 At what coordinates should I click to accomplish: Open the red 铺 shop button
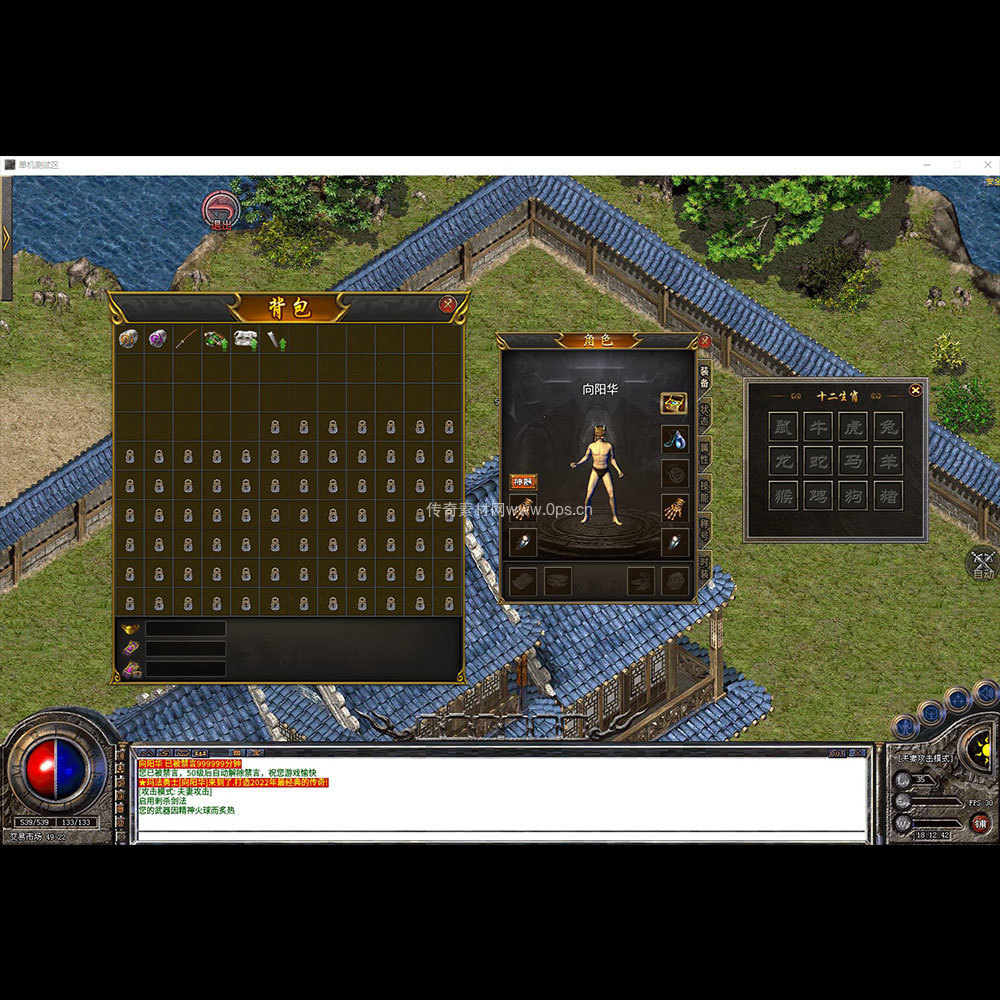coord(980,823)
